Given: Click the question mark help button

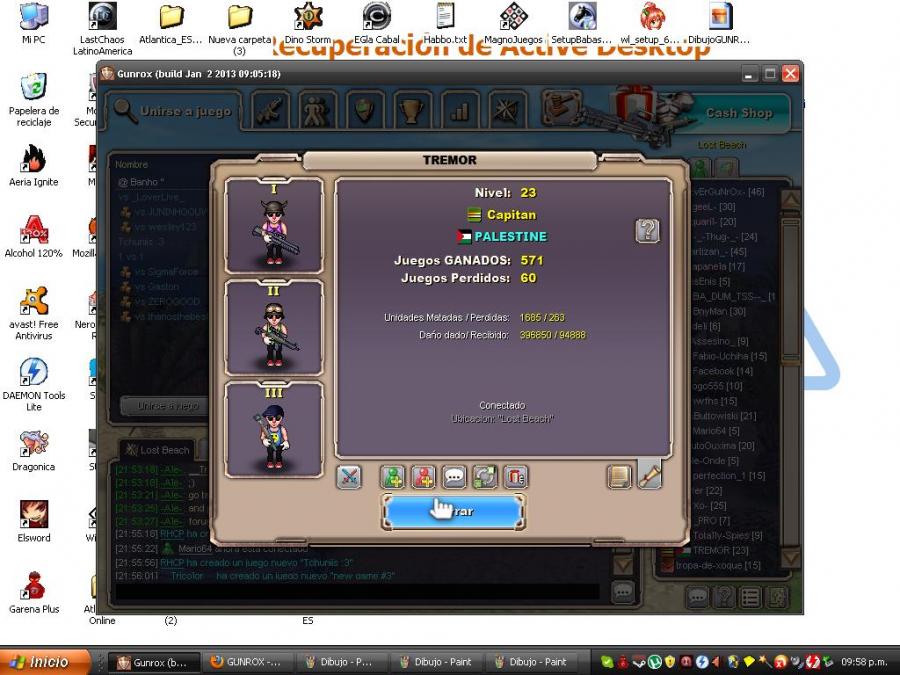Looking at the screenshot, I should click(x=647, y=231).
